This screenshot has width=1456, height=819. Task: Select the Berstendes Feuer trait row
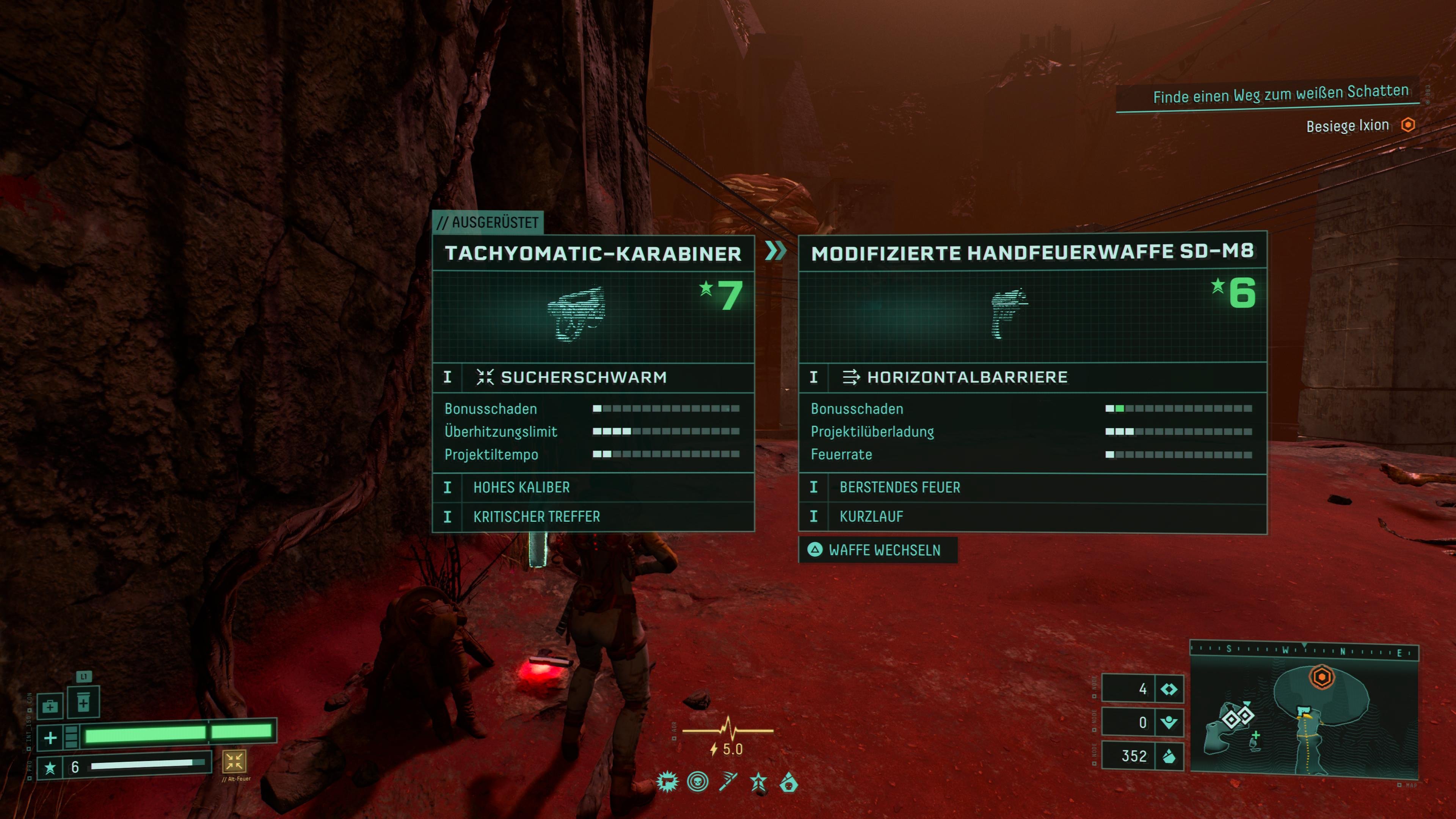(x=1032, y=487)
